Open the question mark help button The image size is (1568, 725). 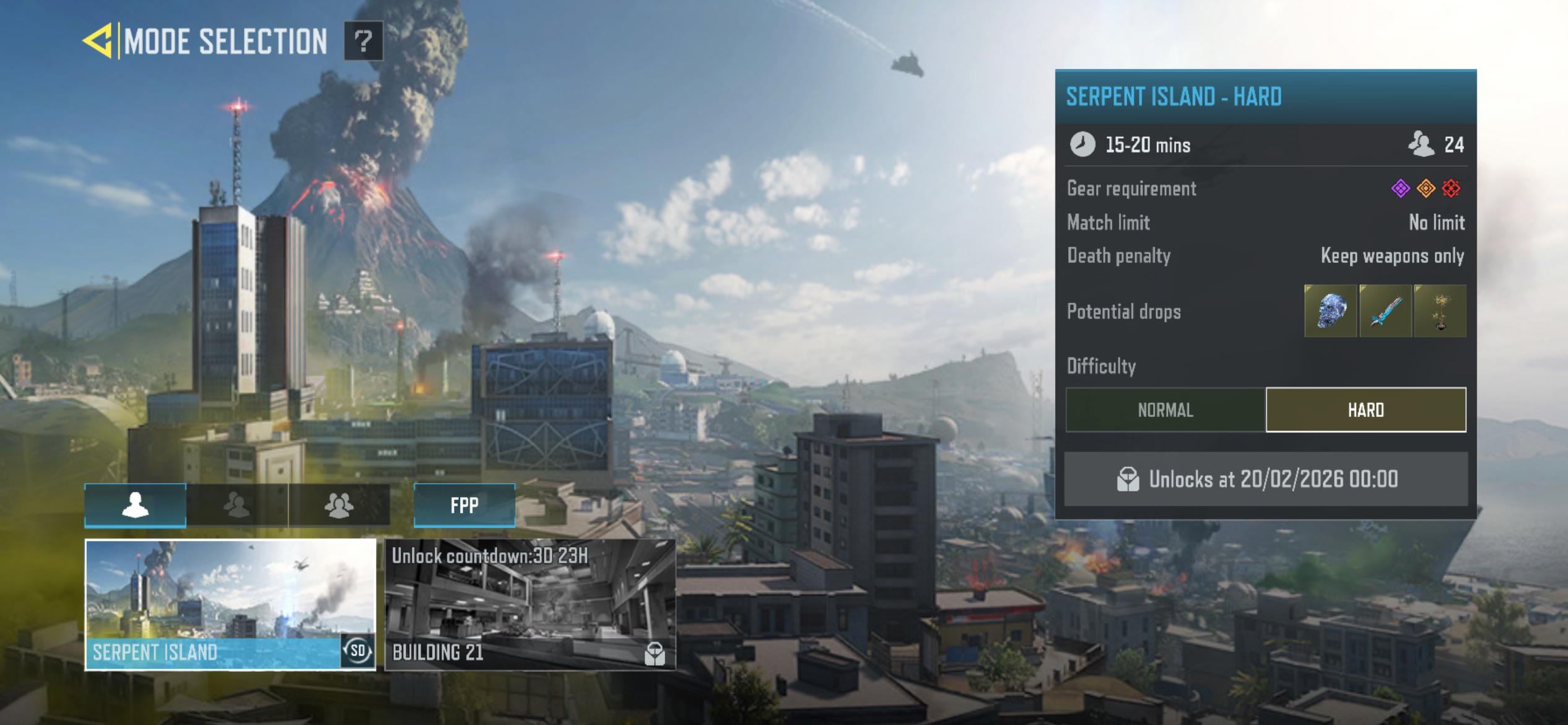[x=364, y=41]
